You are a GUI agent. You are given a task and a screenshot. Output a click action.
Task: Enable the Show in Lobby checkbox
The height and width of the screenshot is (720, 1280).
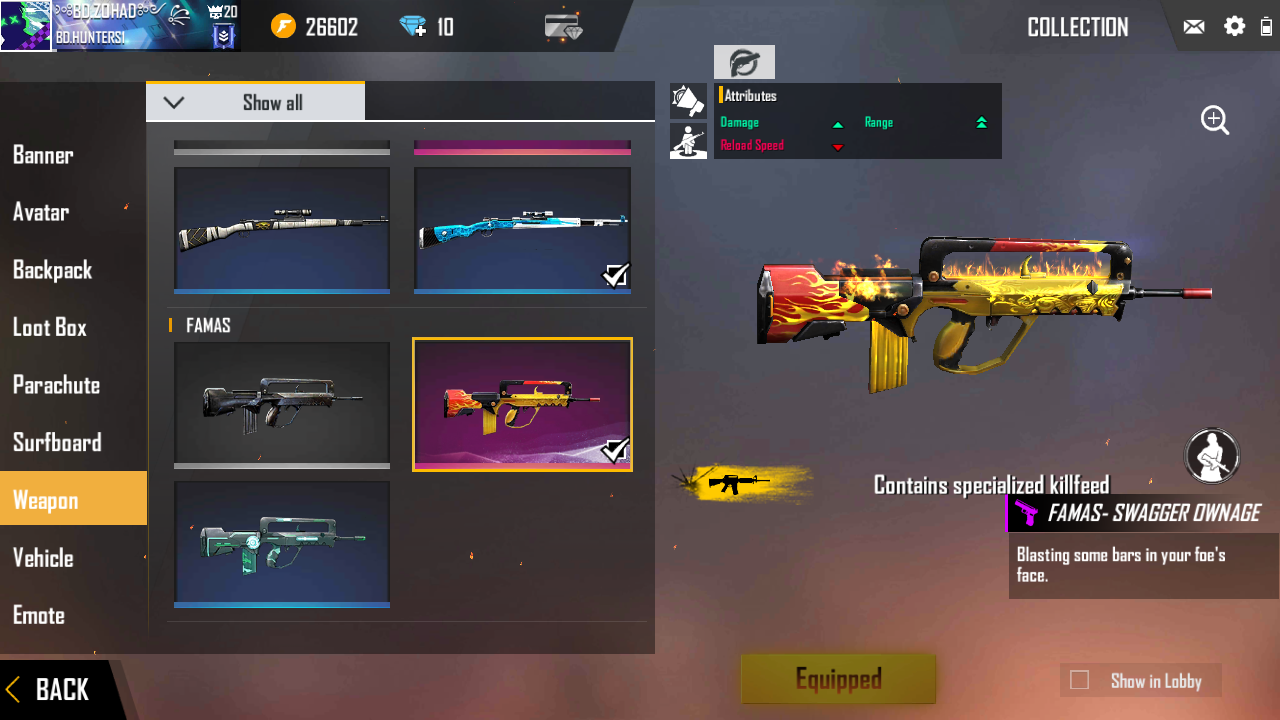1079,681
